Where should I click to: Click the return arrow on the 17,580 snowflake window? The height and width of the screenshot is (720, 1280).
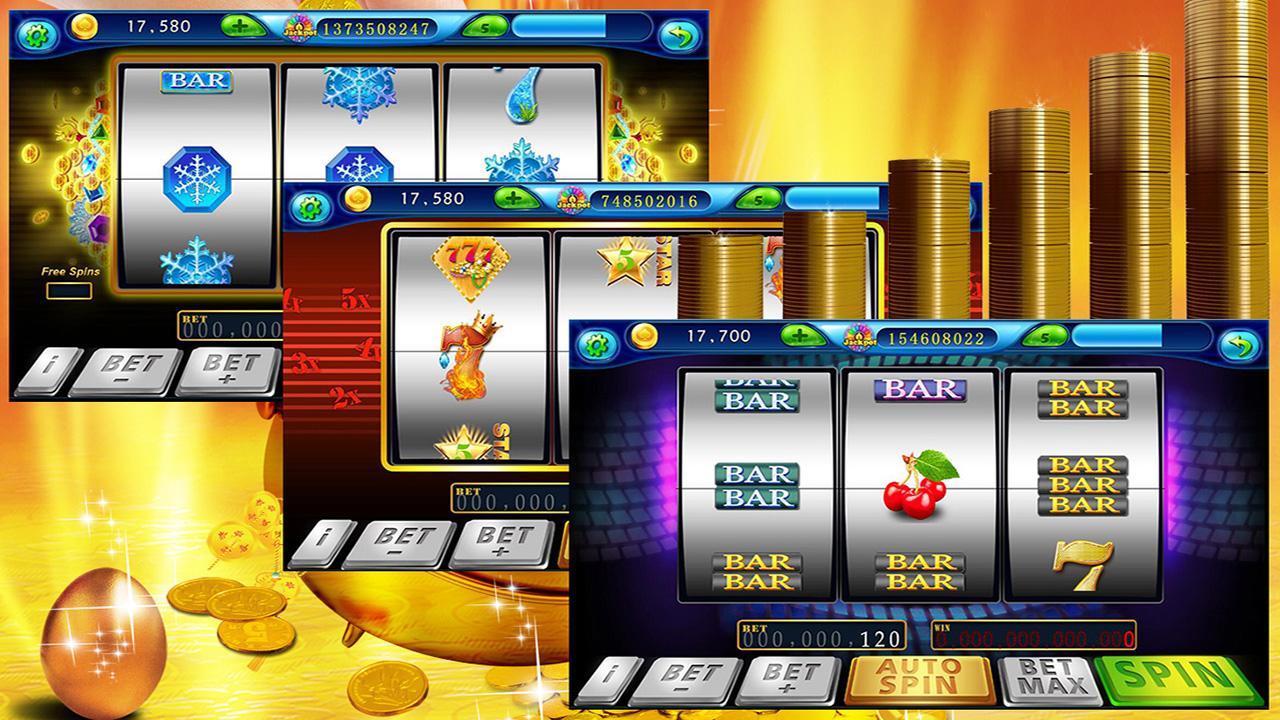coord(678,34)
